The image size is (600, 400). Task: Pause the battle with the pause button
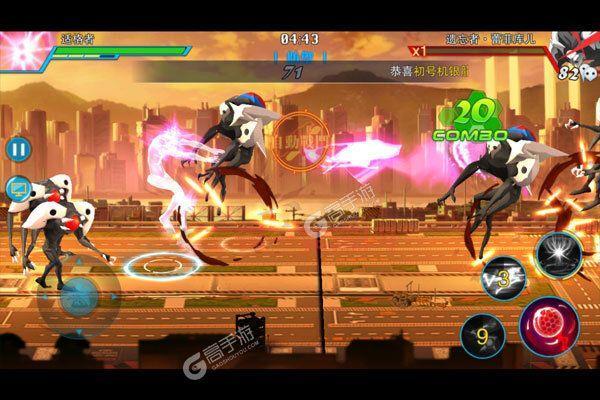point(19,149)
